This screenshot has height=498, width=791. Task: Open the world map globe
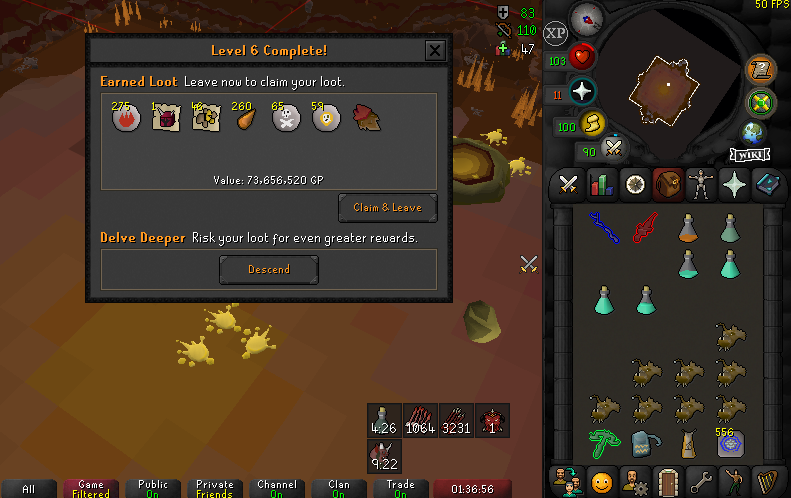pyautogui.click(x=754, y=132)
